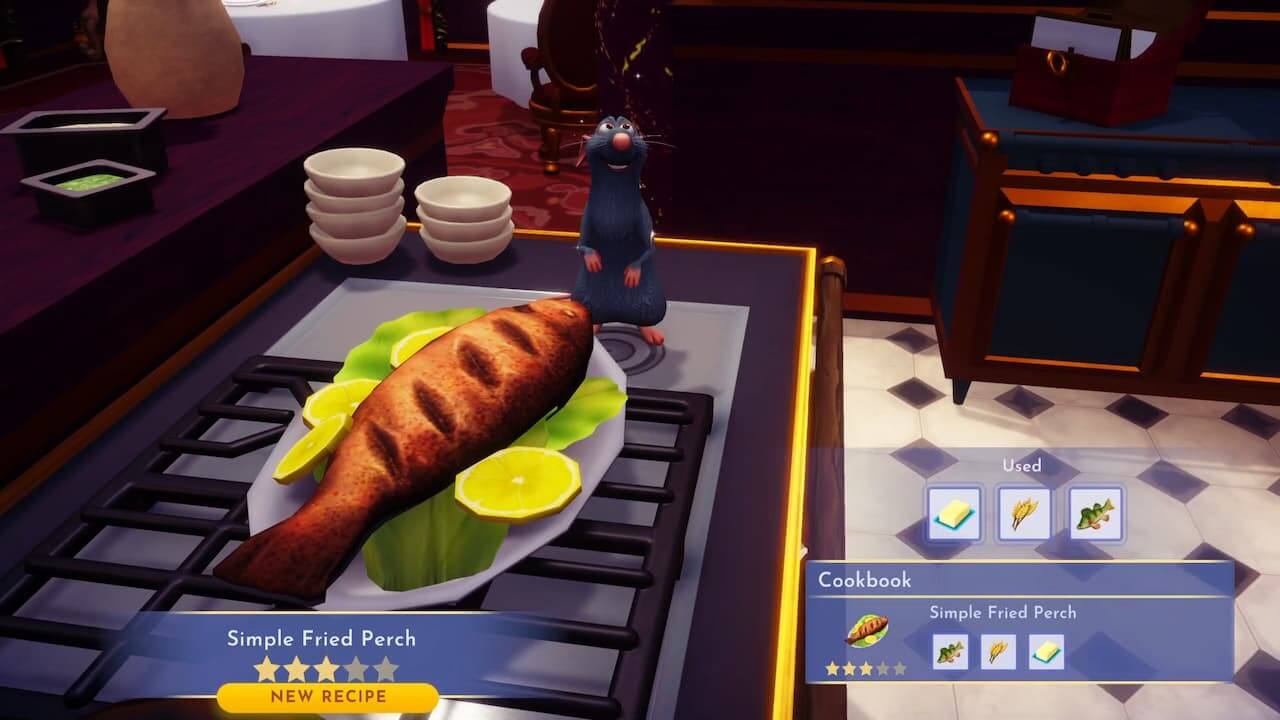1280x720 pixels.
Task: Click the NEW RECIPE banner
Action: click(325, 694)
